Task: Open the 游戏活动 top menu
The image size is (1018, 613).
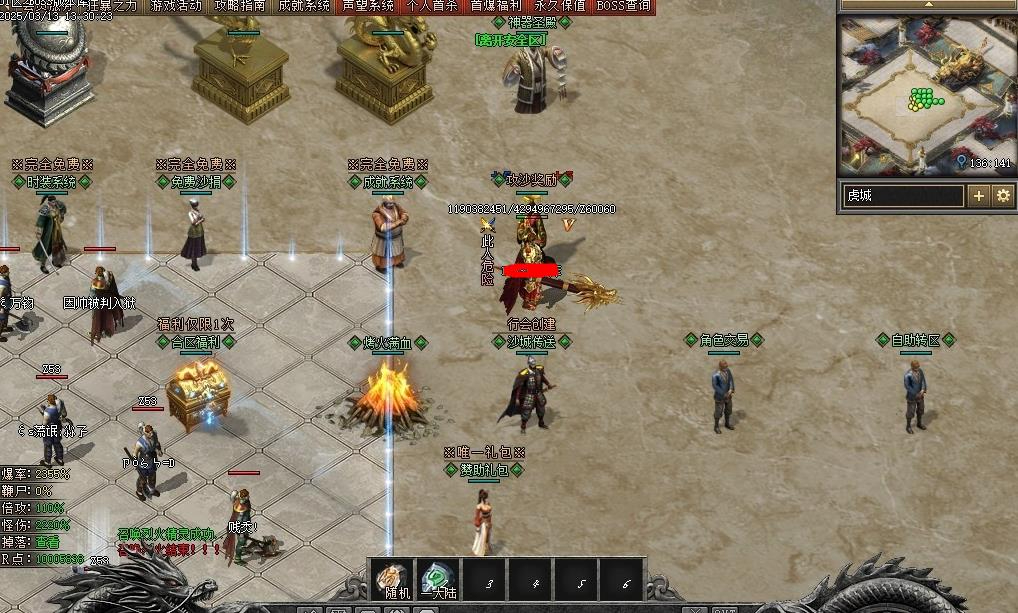Action: 176,6
